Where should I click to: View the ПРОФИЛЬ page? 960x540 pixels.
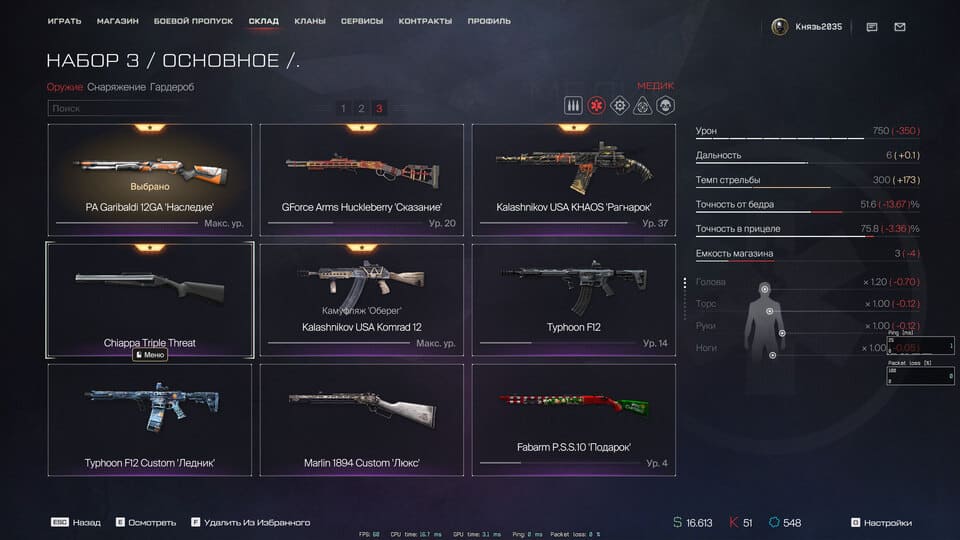pyautogui.click(x=488, y=21)
